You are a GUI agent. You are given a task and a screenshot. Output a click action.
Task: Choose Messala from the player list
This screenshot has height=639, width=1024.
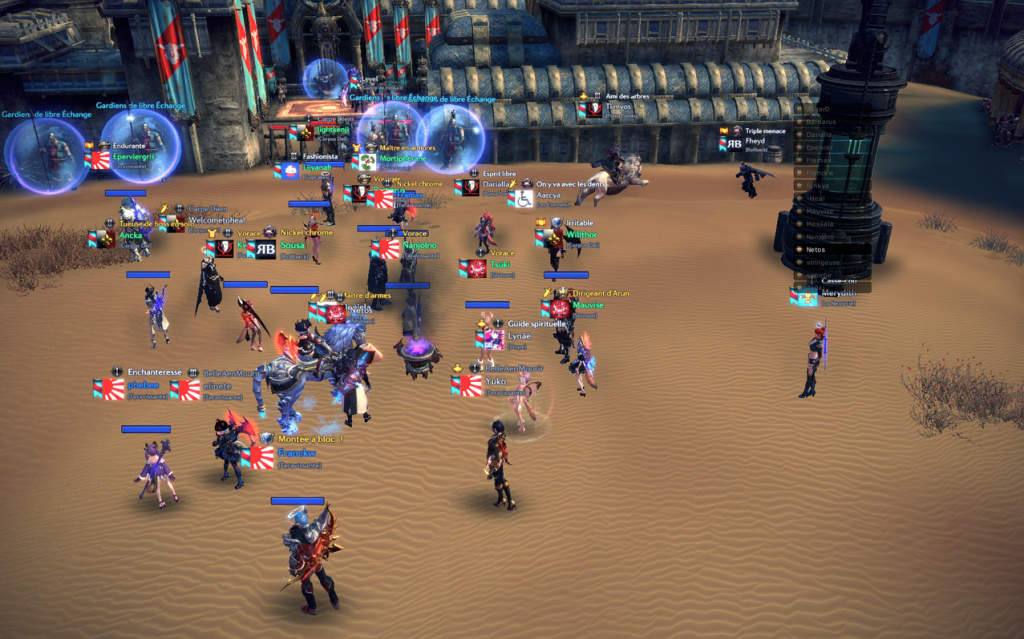819,224
